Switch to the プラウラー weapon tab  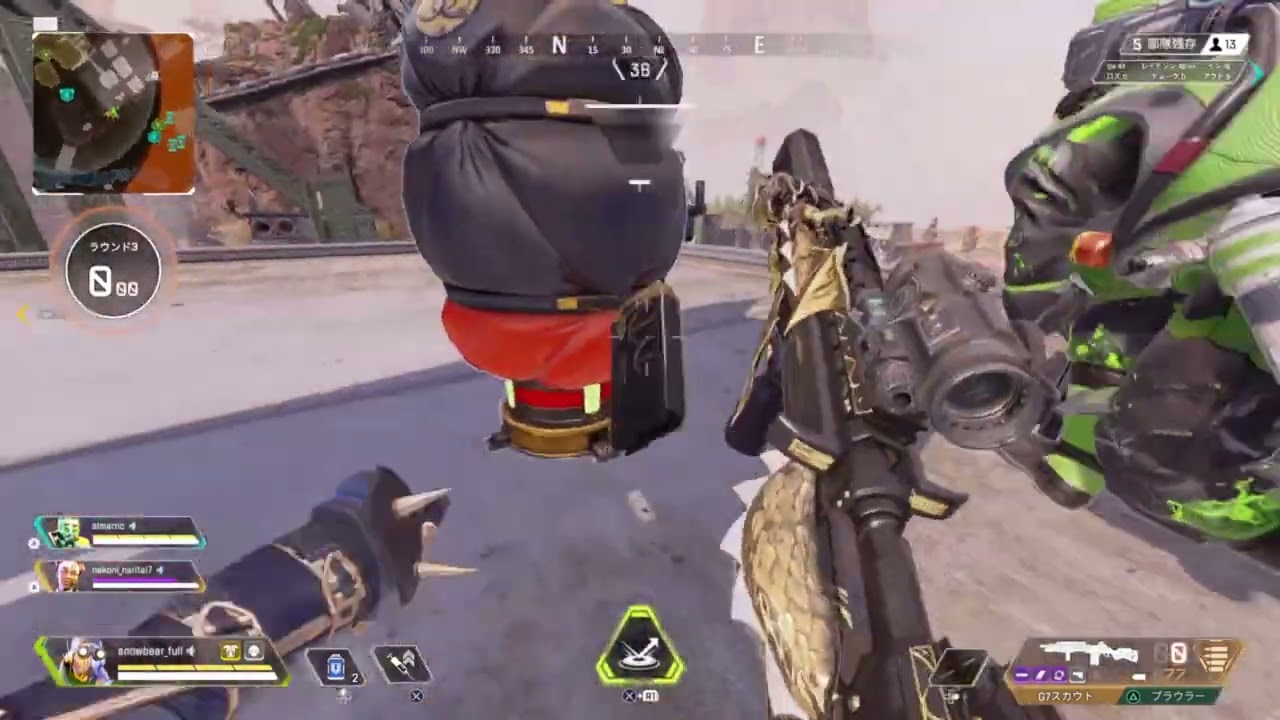click(x=1179, y=695)
